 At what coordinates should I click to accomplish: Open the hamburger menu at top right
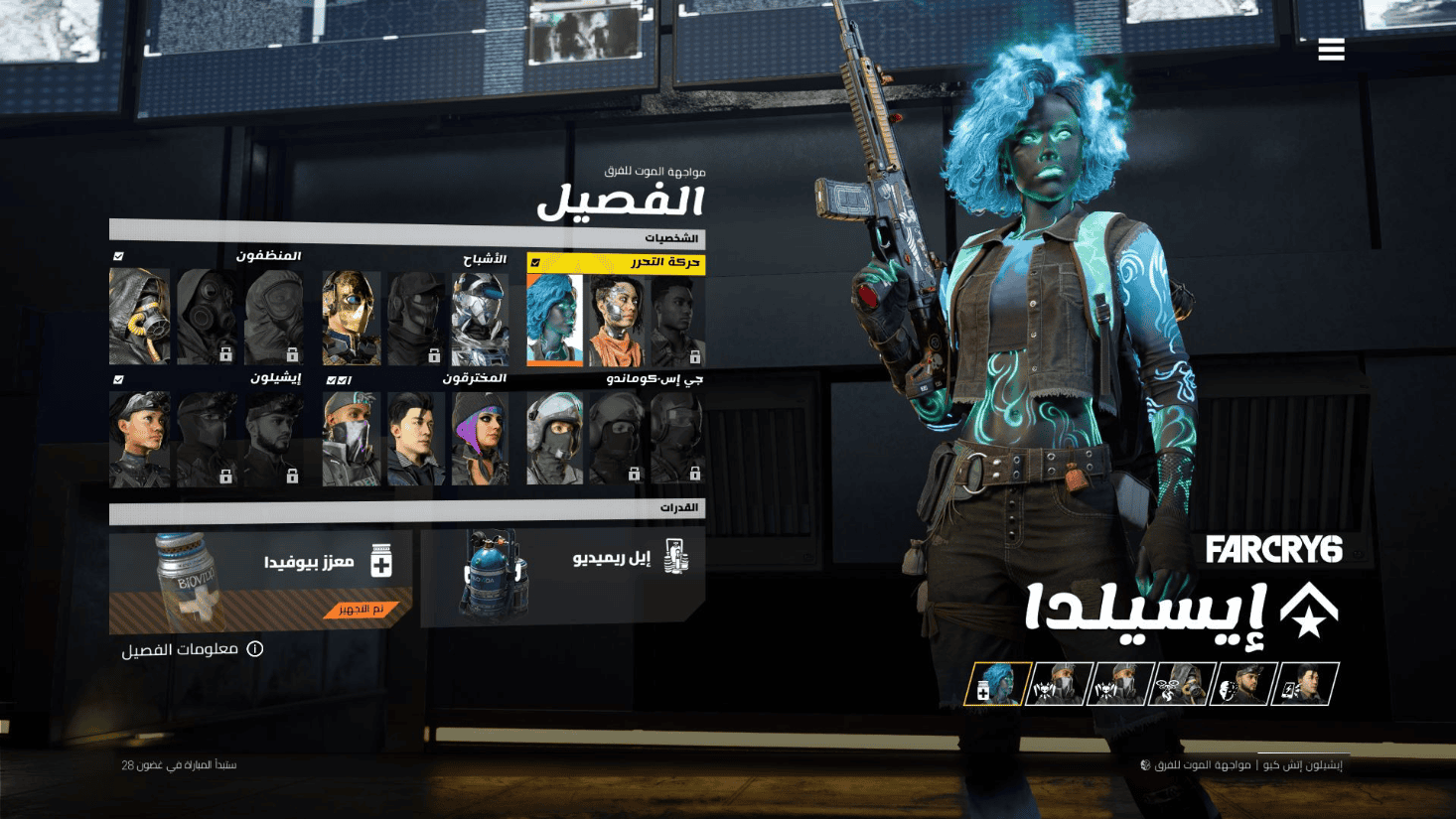1331,49
